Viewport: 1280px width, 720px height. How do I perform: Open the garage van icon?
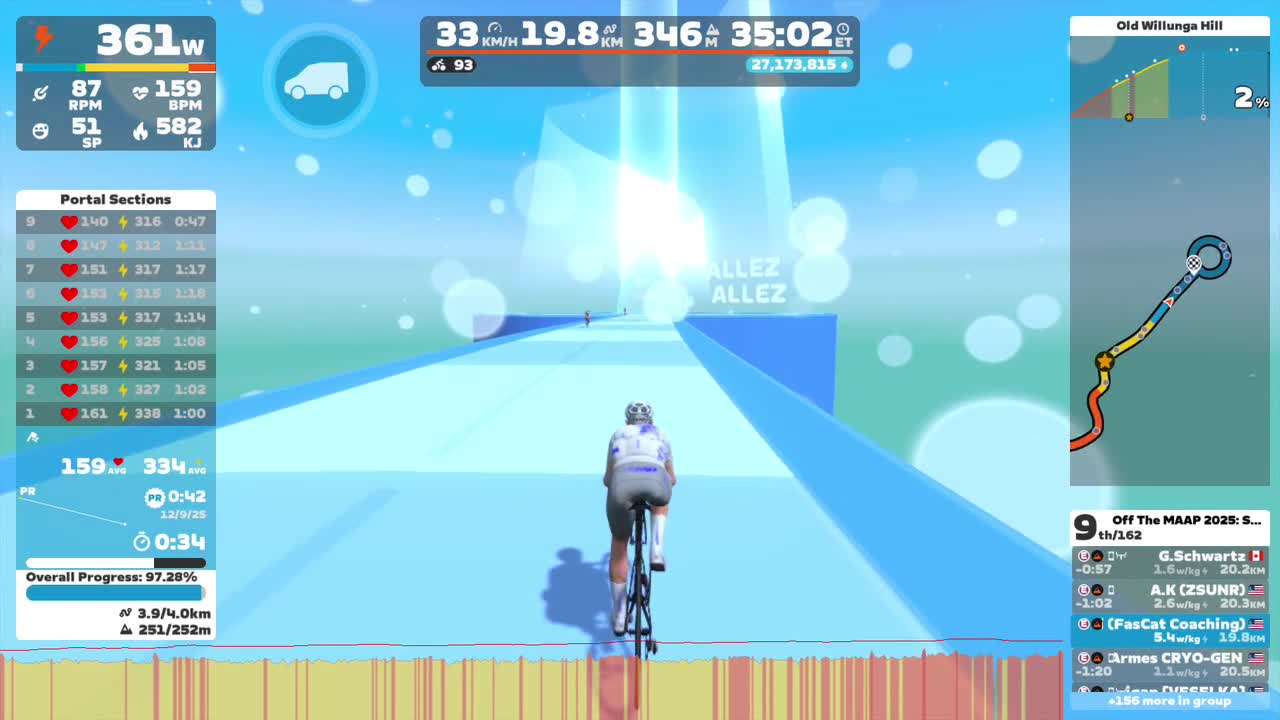point(319,81)
